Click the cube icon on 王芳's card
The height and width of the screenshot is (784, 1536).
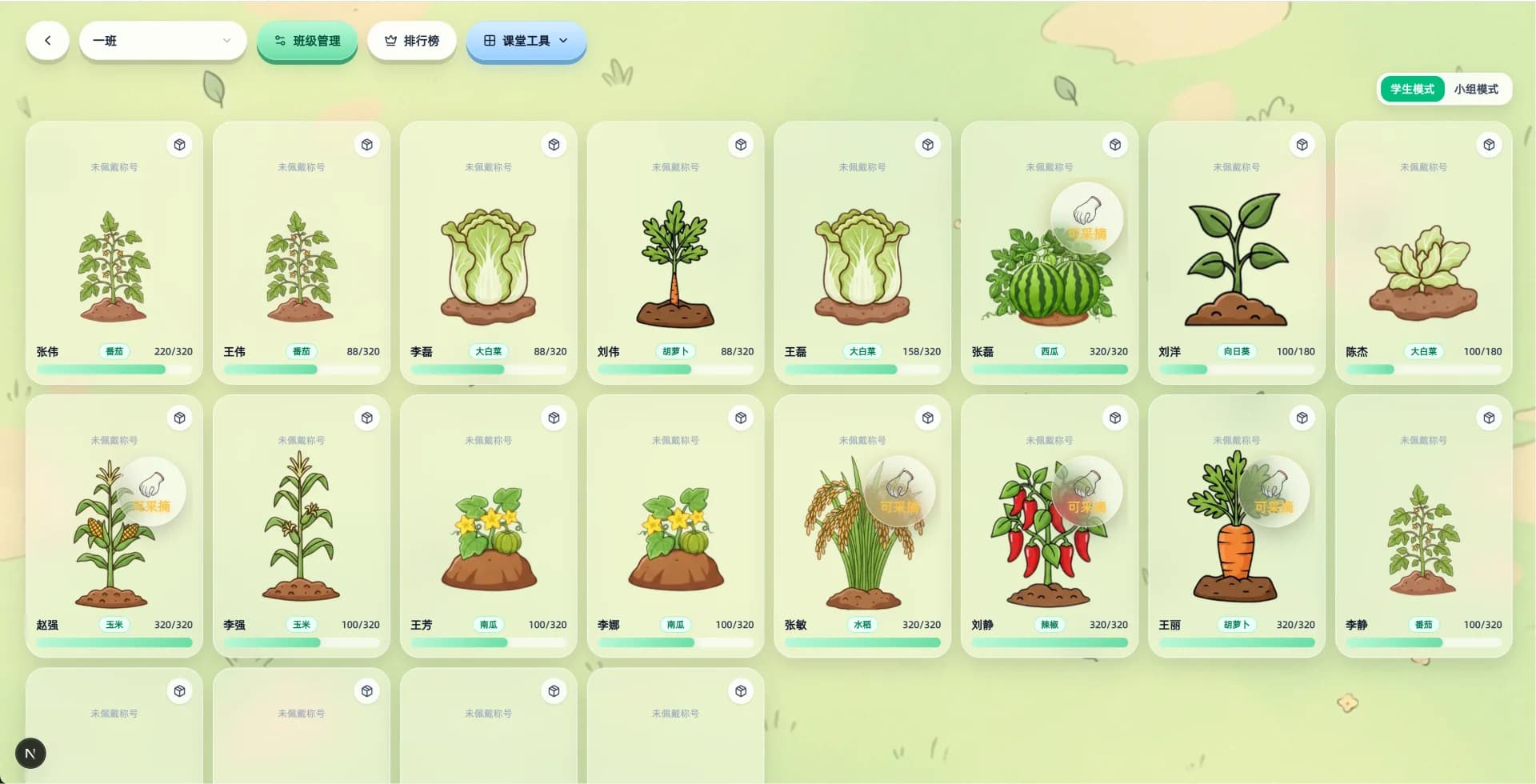coord(554,418)
